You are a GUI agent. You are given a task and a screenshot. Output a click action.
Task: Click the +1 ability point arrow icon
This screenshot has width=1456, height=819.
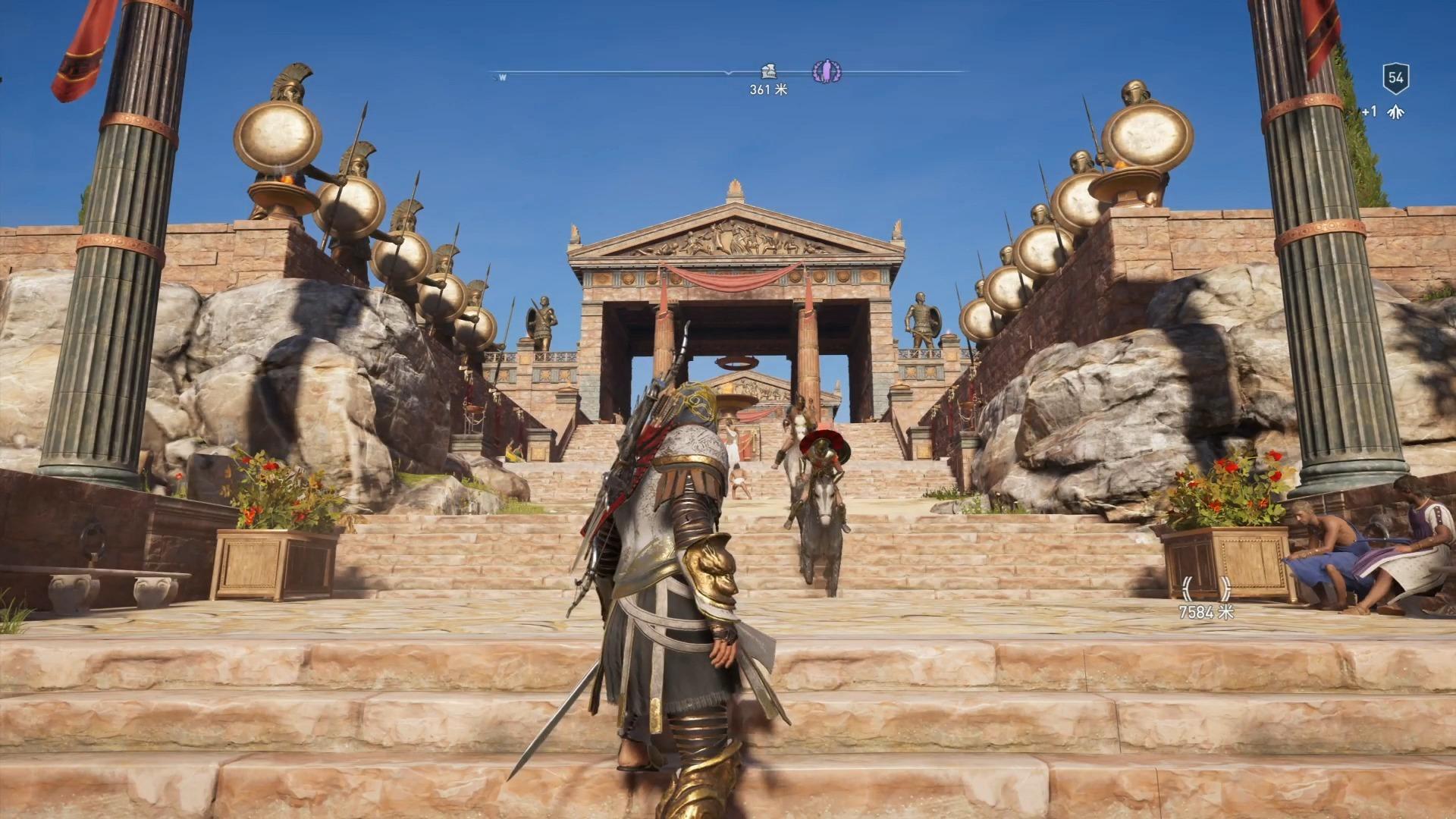1395,112
